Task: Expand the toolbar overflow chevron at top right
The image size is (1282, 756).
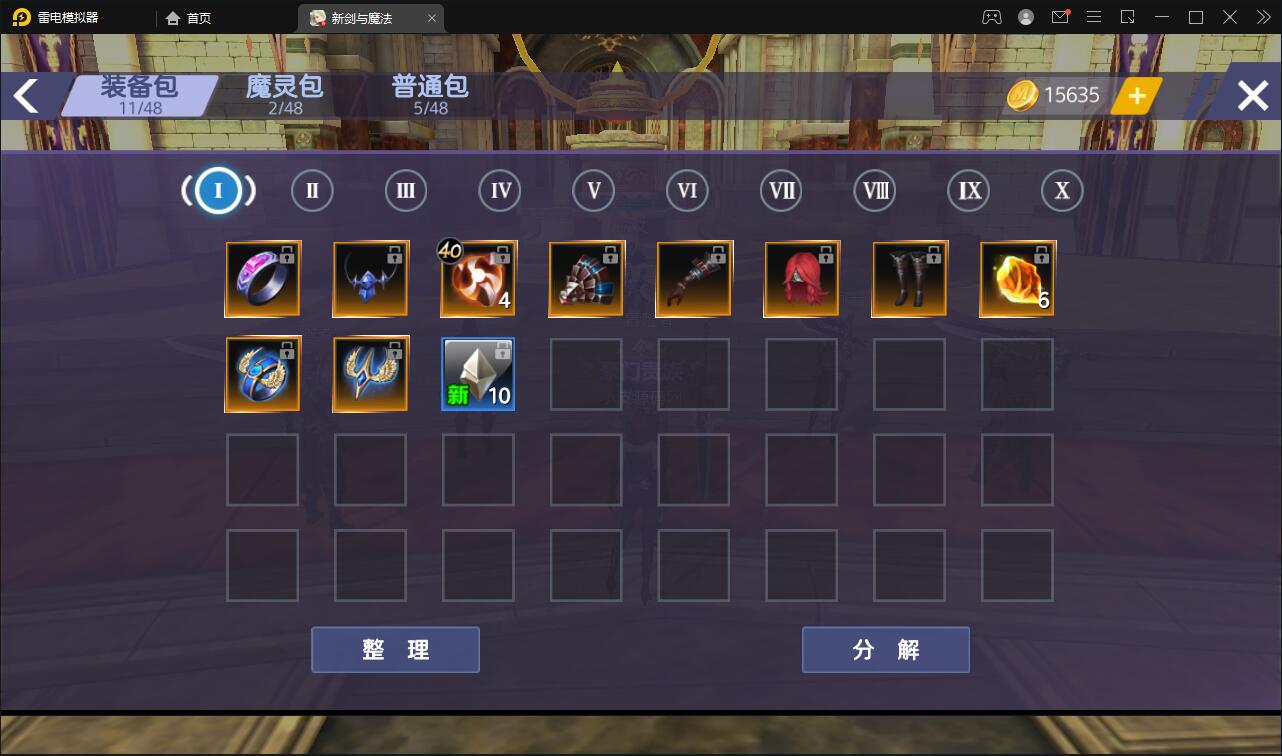Action: pyautogui.click(x=1262, y=17)
